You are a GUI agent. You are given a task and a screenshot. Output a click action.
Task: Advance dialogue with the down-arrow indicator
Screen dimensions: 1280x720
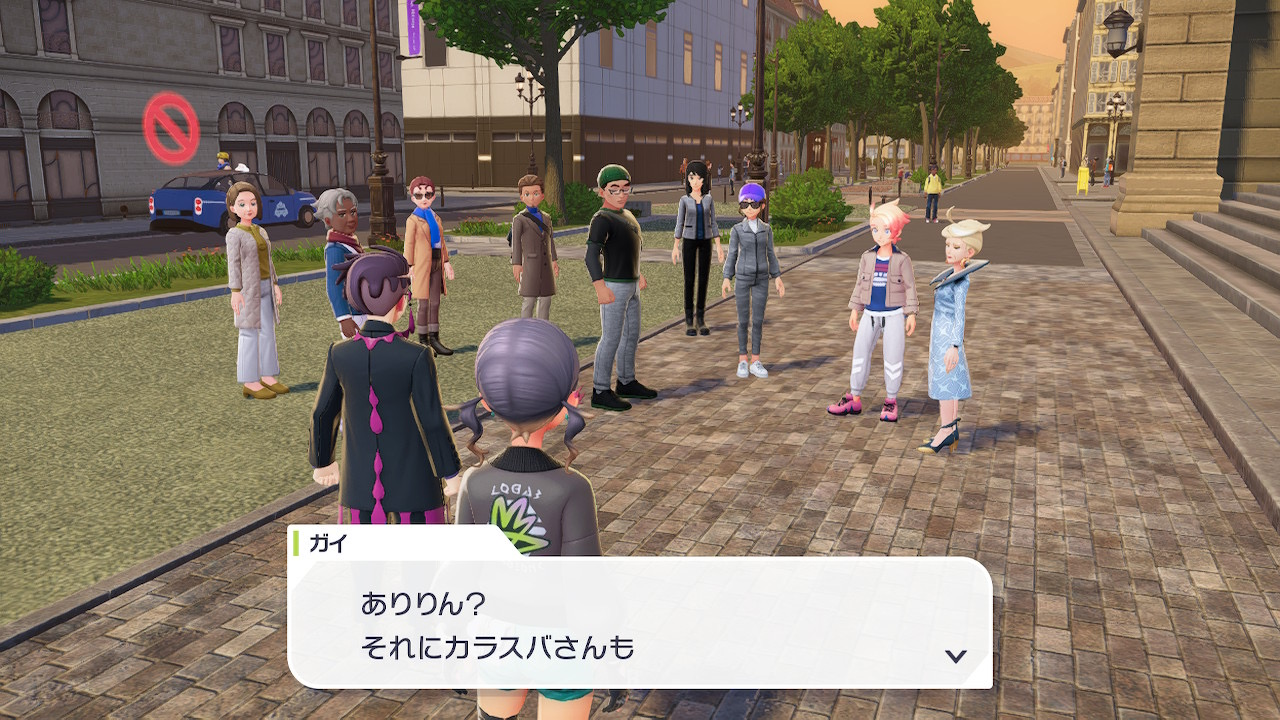coord(956,656)
